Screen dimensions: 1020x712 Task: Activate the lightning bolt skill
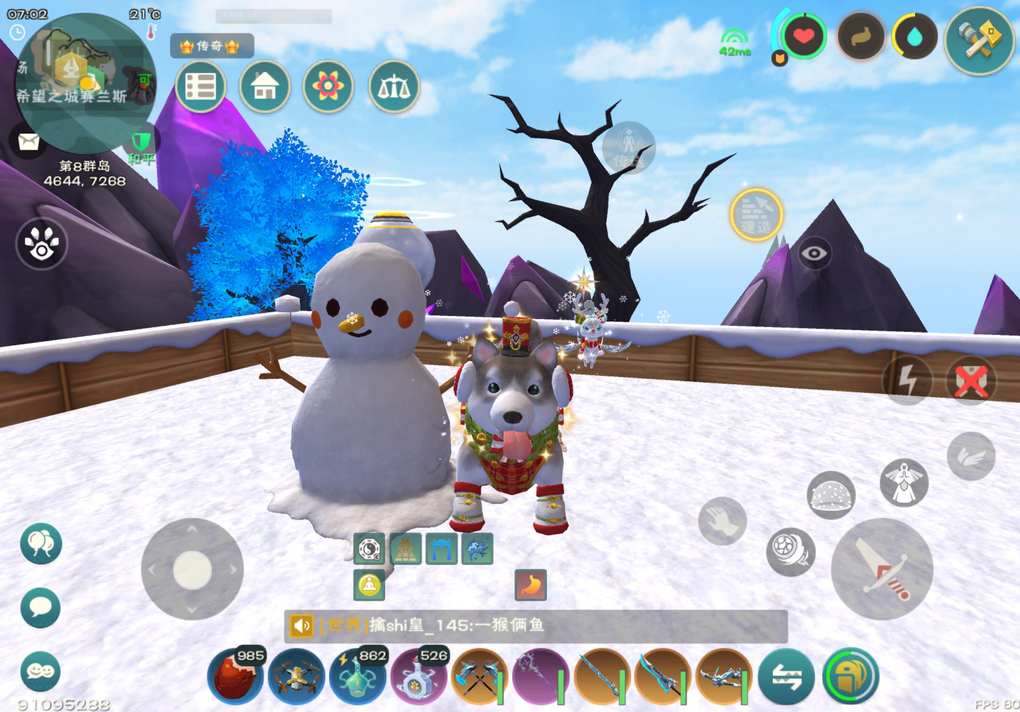coord(907,380)
